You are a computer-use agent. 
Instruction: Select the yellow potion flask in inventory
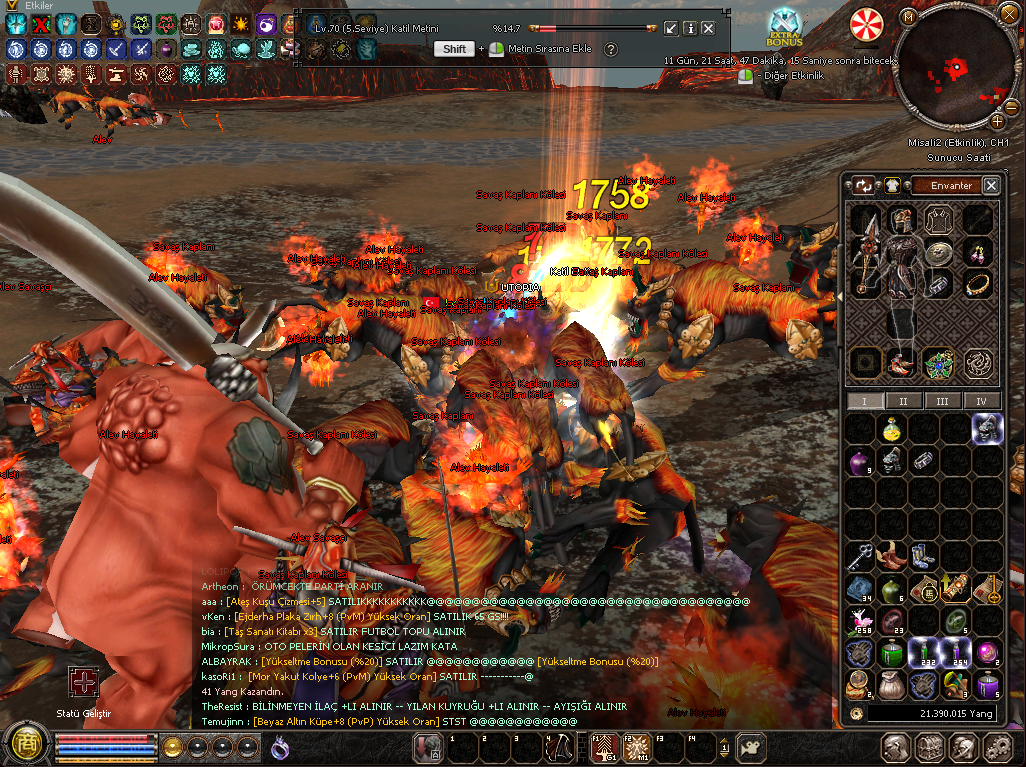click(x=892, y=430)
